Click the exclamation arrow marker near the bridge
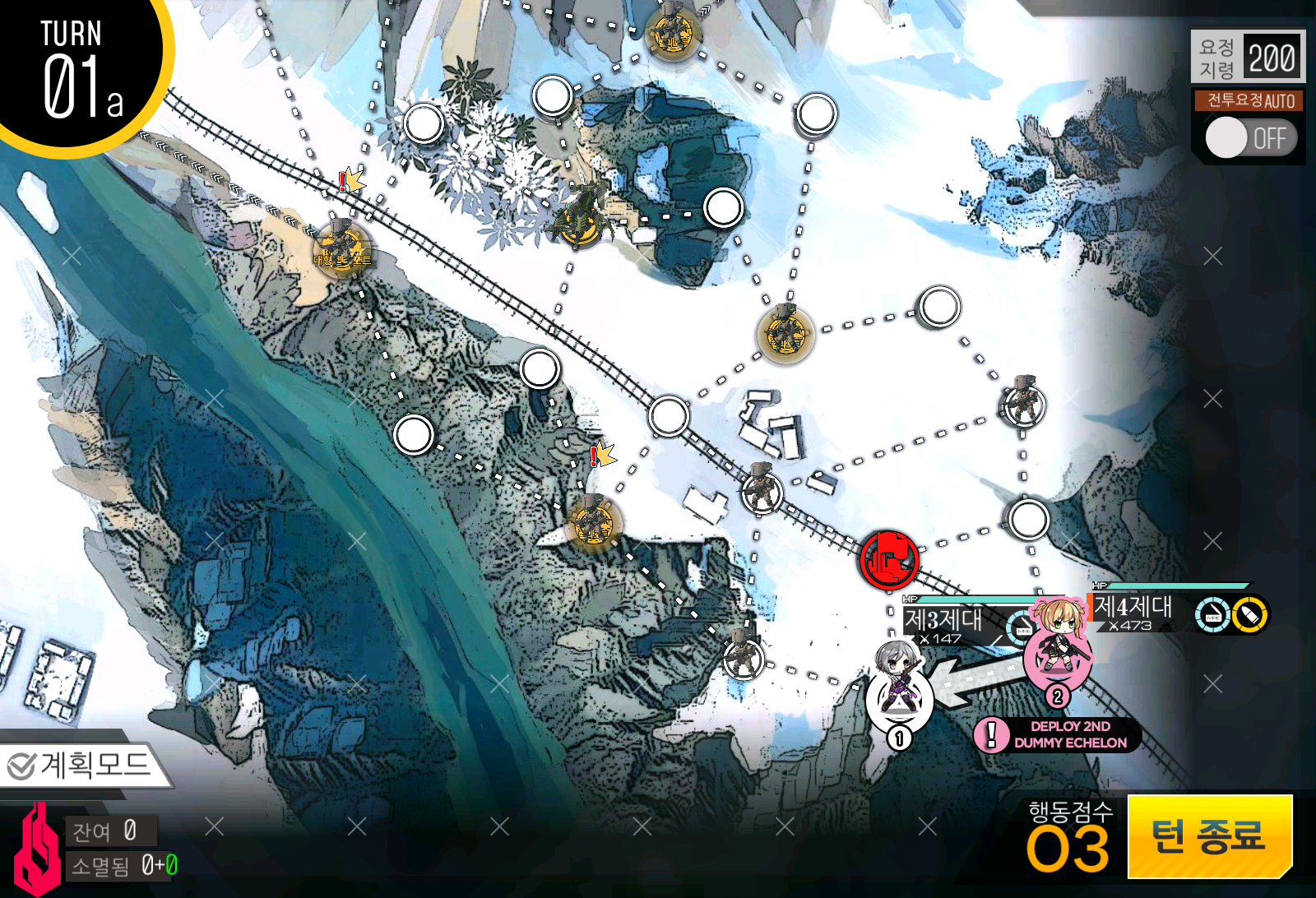The image size is (1316, 898). point(350,183)
